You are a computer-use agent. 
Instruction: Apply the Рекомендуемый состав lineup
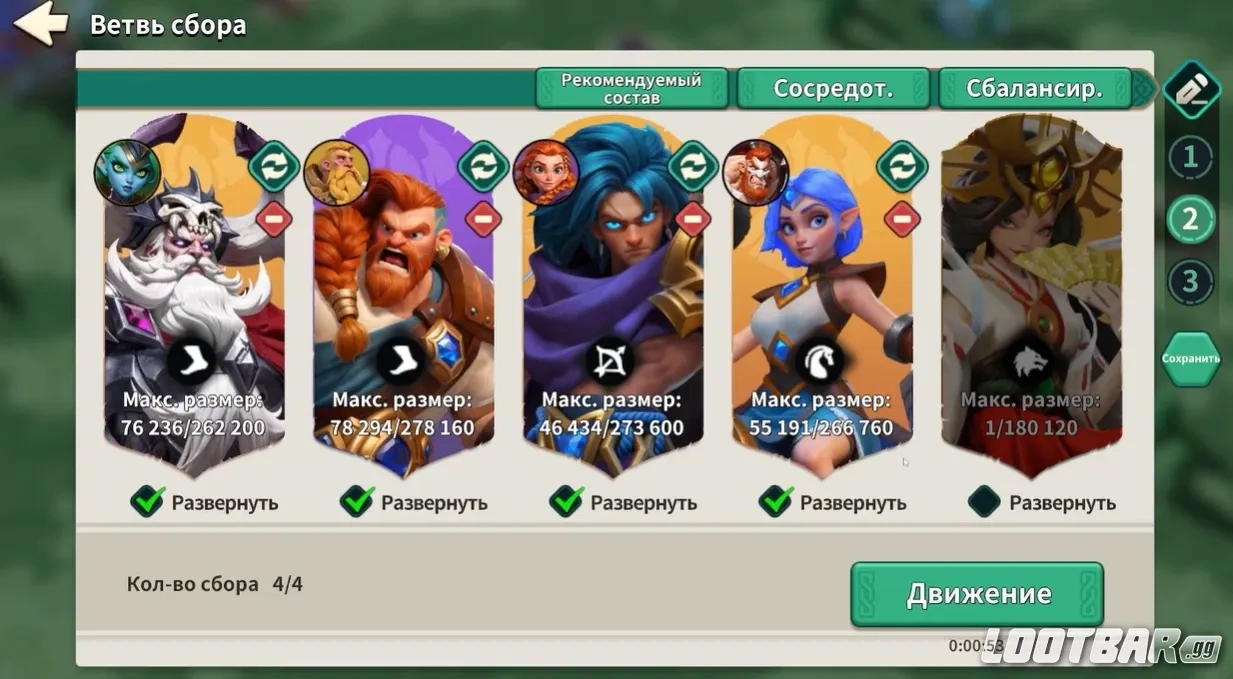tap(631, 89)
